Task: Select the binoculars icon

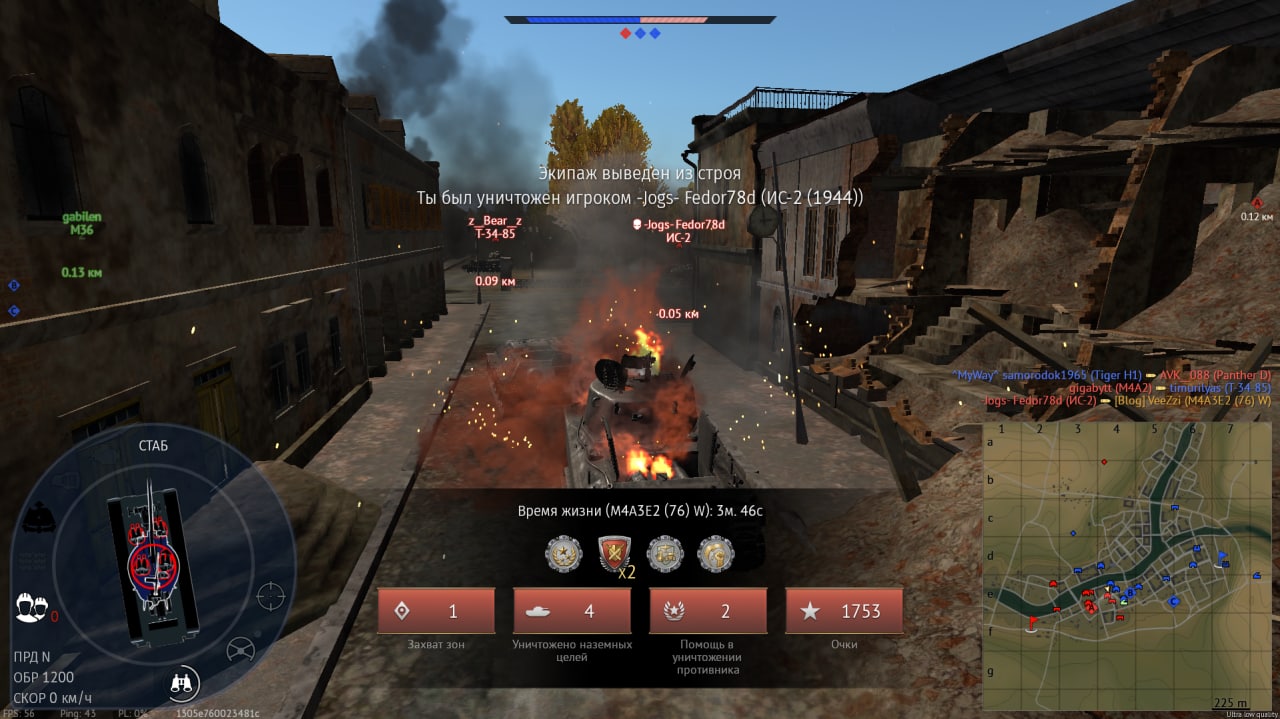Action: tap(184, 683)
